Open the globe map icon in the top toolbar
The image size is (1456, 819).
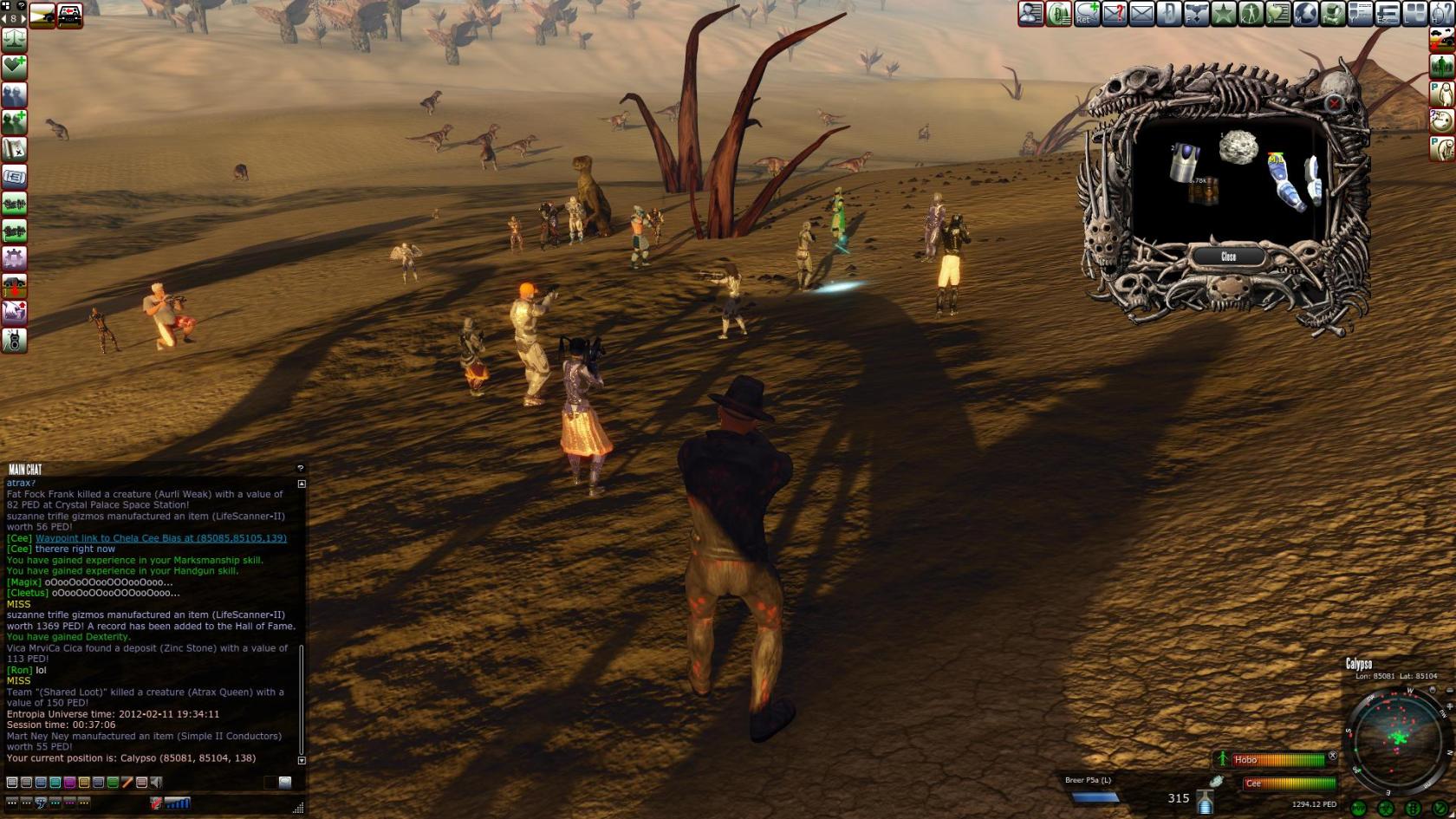click(1305, 14)
